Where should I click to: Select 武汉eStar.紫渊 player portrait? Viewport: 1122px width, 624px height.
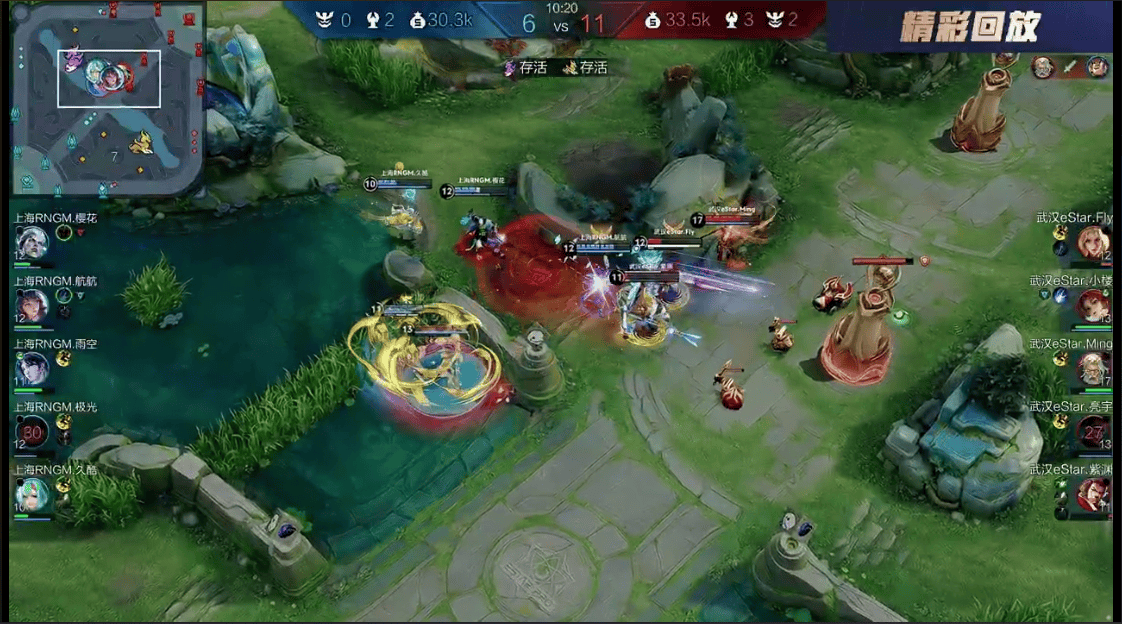point(1093,494)
